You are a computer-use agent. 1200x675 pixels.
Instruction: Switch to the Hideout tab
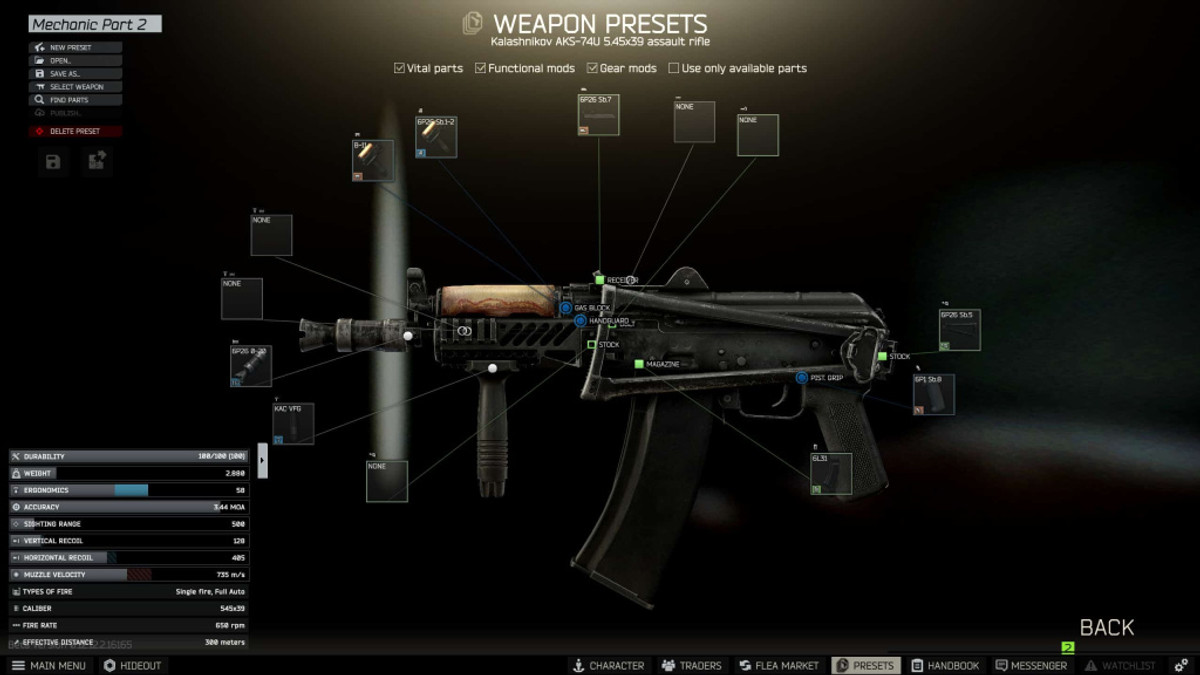132,665
